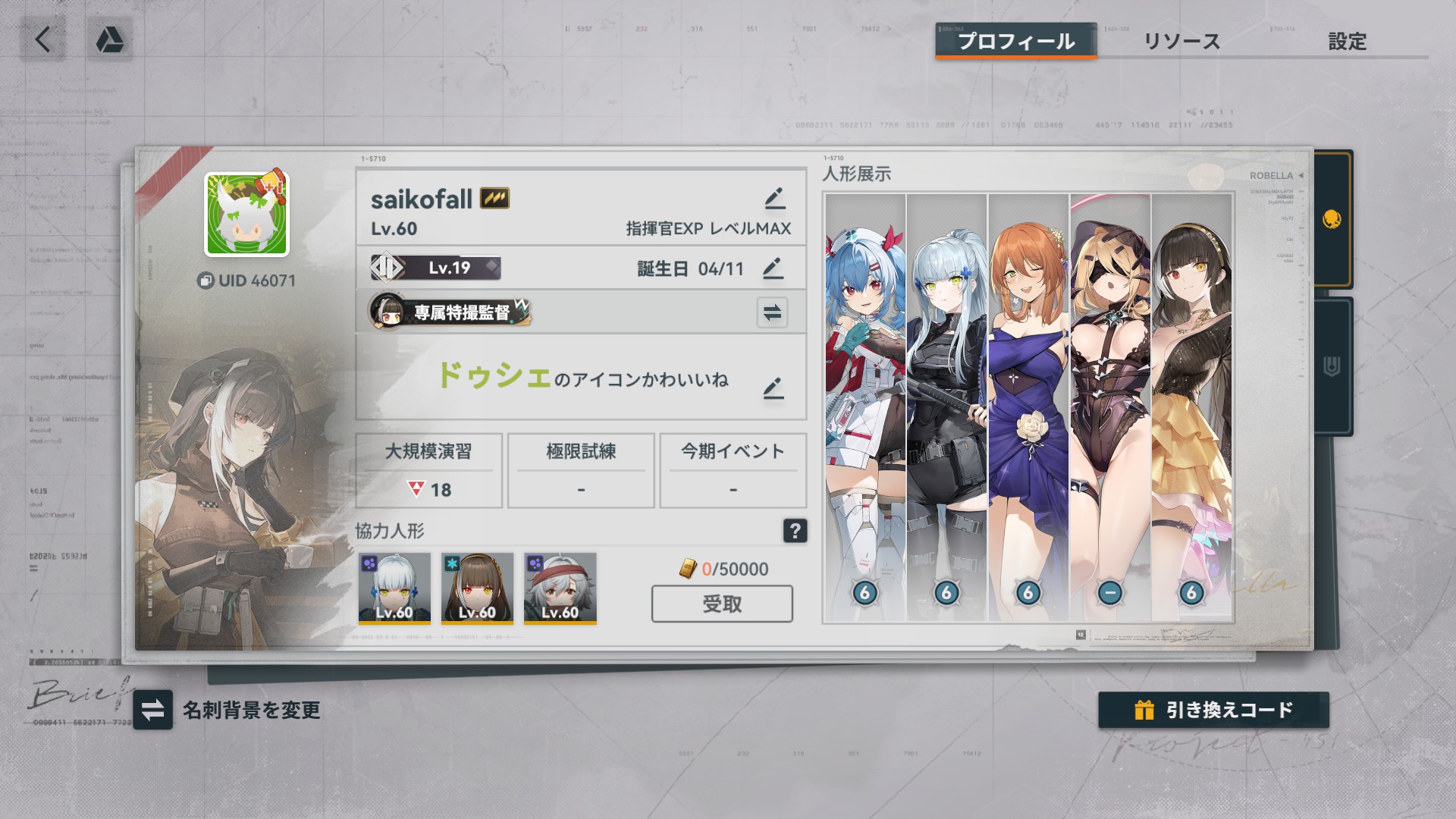Switch to the リソース tab

click(x=1181, y=42)
